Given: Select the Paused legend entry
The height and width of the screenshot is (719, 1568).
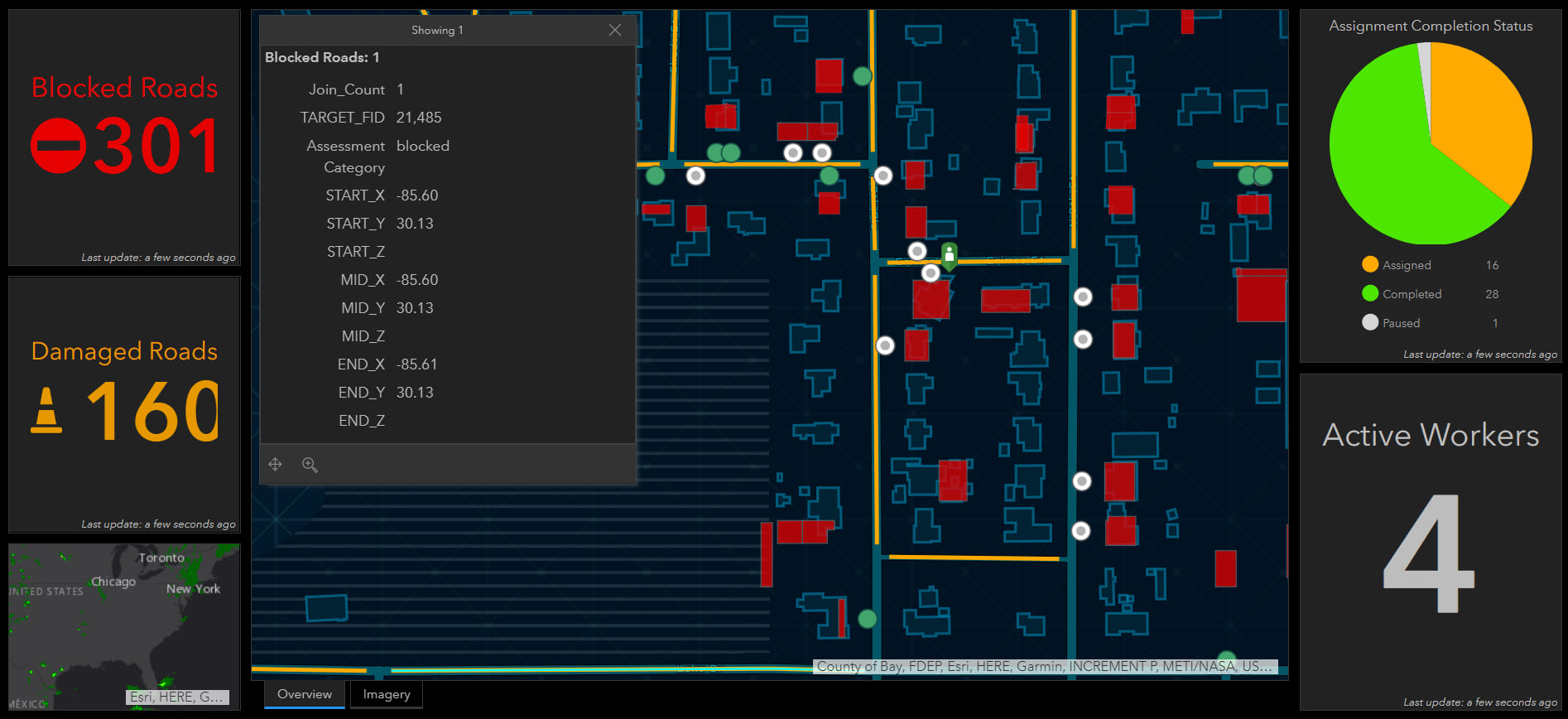Looking at the screenshot, I should [1400, 323].
